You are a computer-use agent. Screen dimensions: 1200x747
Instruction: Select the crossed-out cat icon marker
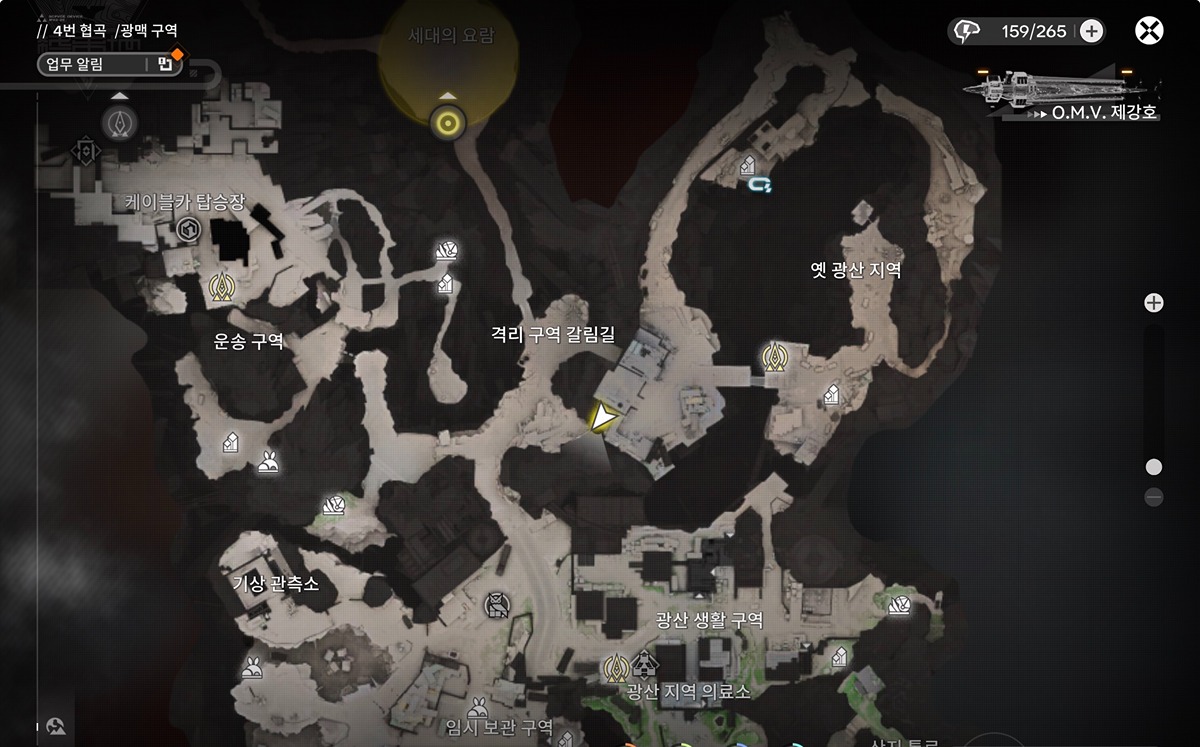(x=494, y=604)
